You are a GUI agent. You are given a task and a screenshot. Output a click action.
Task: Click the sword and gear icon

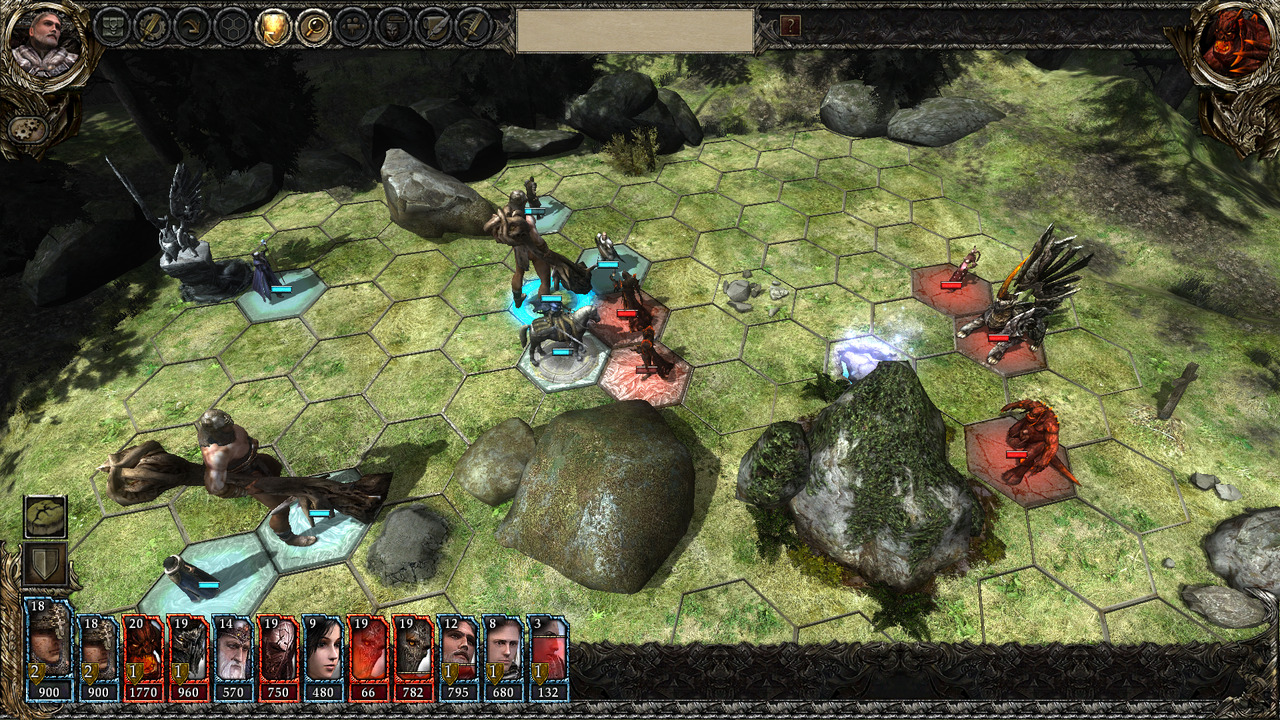point(152,27)
